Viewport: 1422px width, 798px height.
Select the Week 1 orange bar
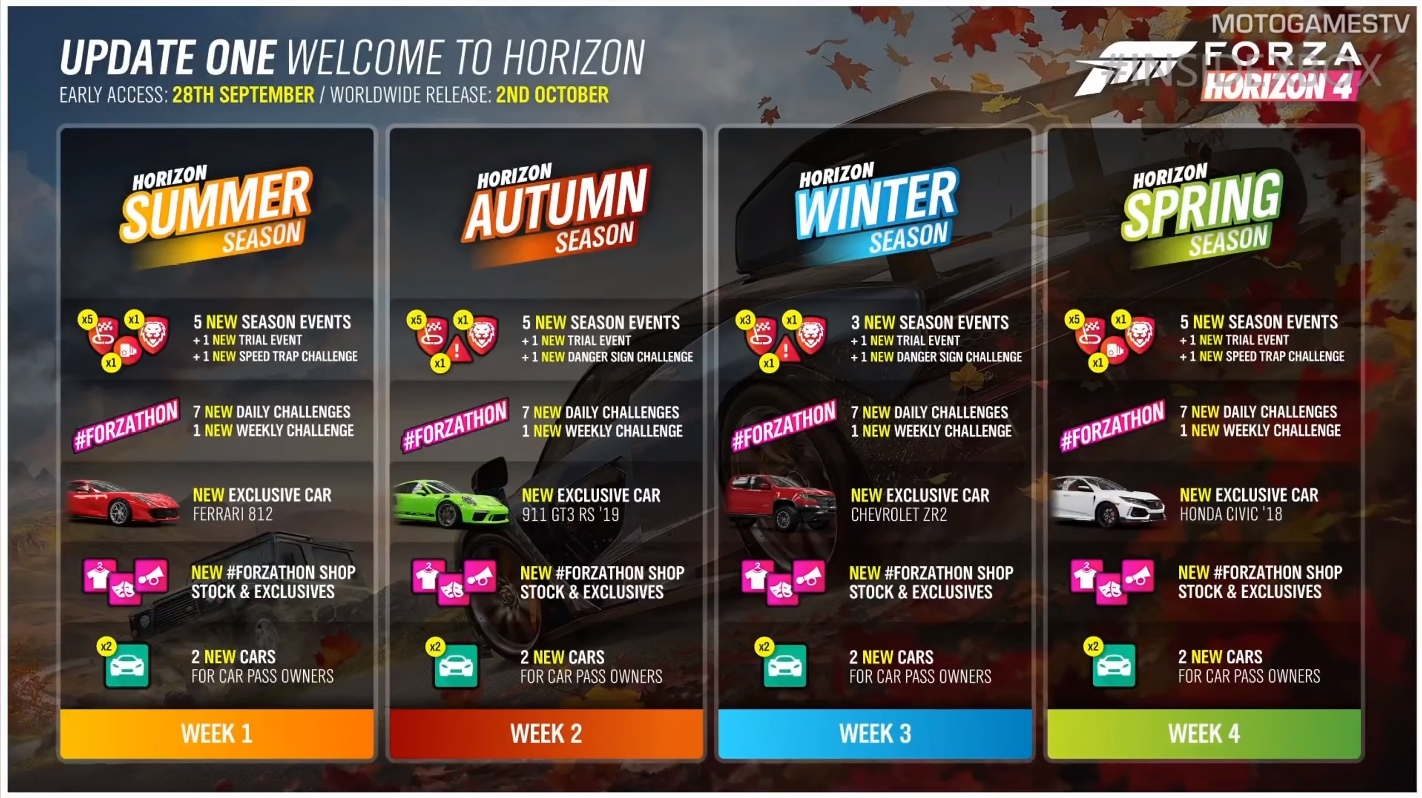[x=217, y=733]
